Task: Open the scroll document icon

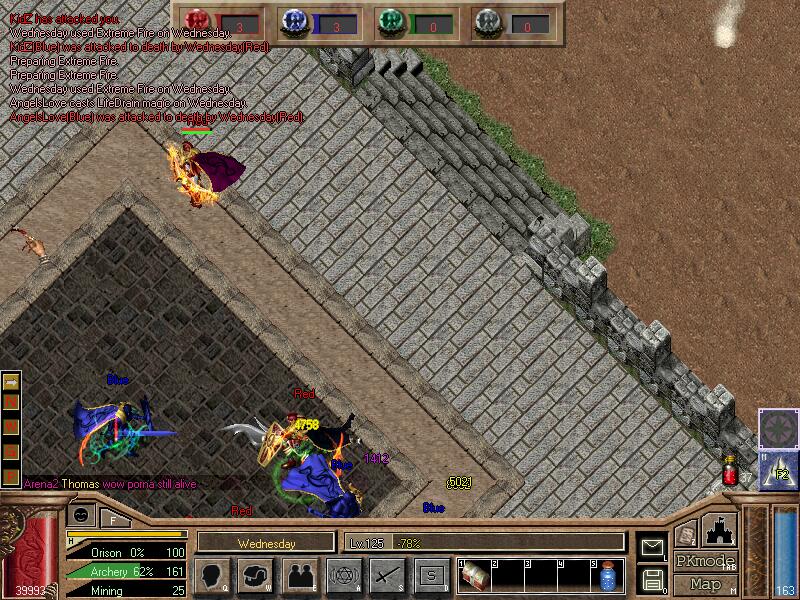Action: pos(686,532)
